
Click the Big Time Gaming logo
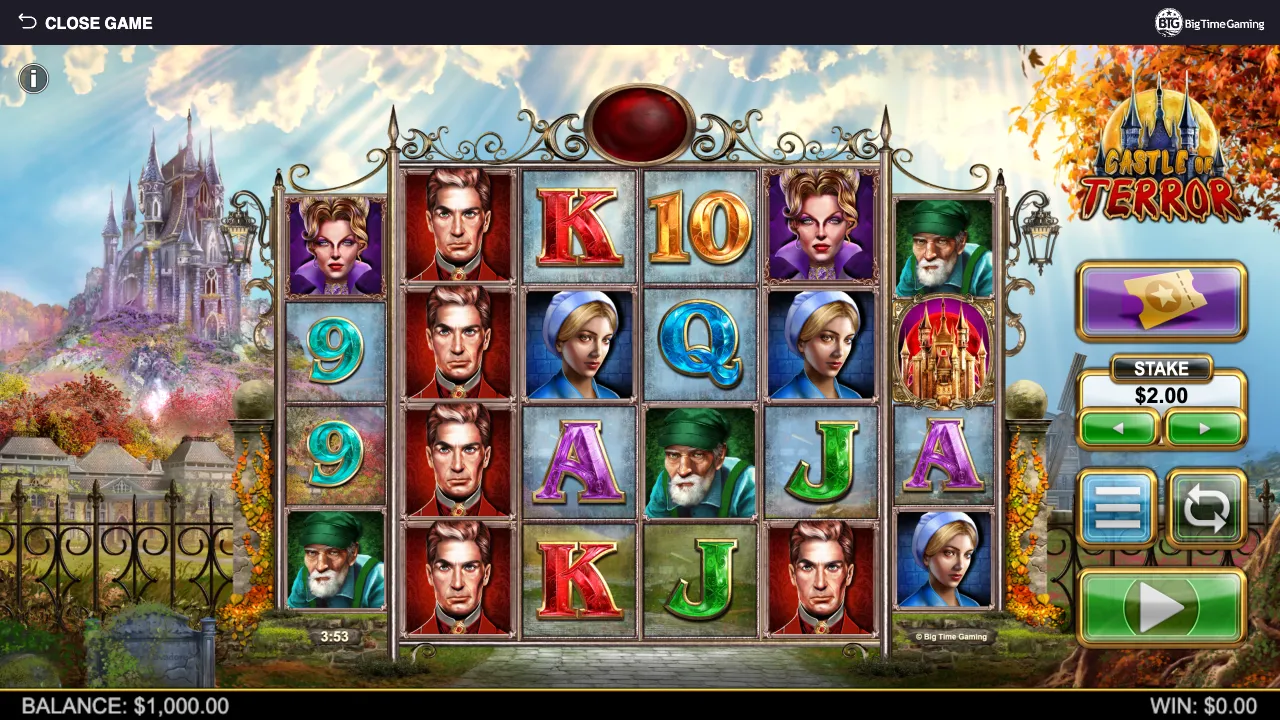pos(1210,22)
